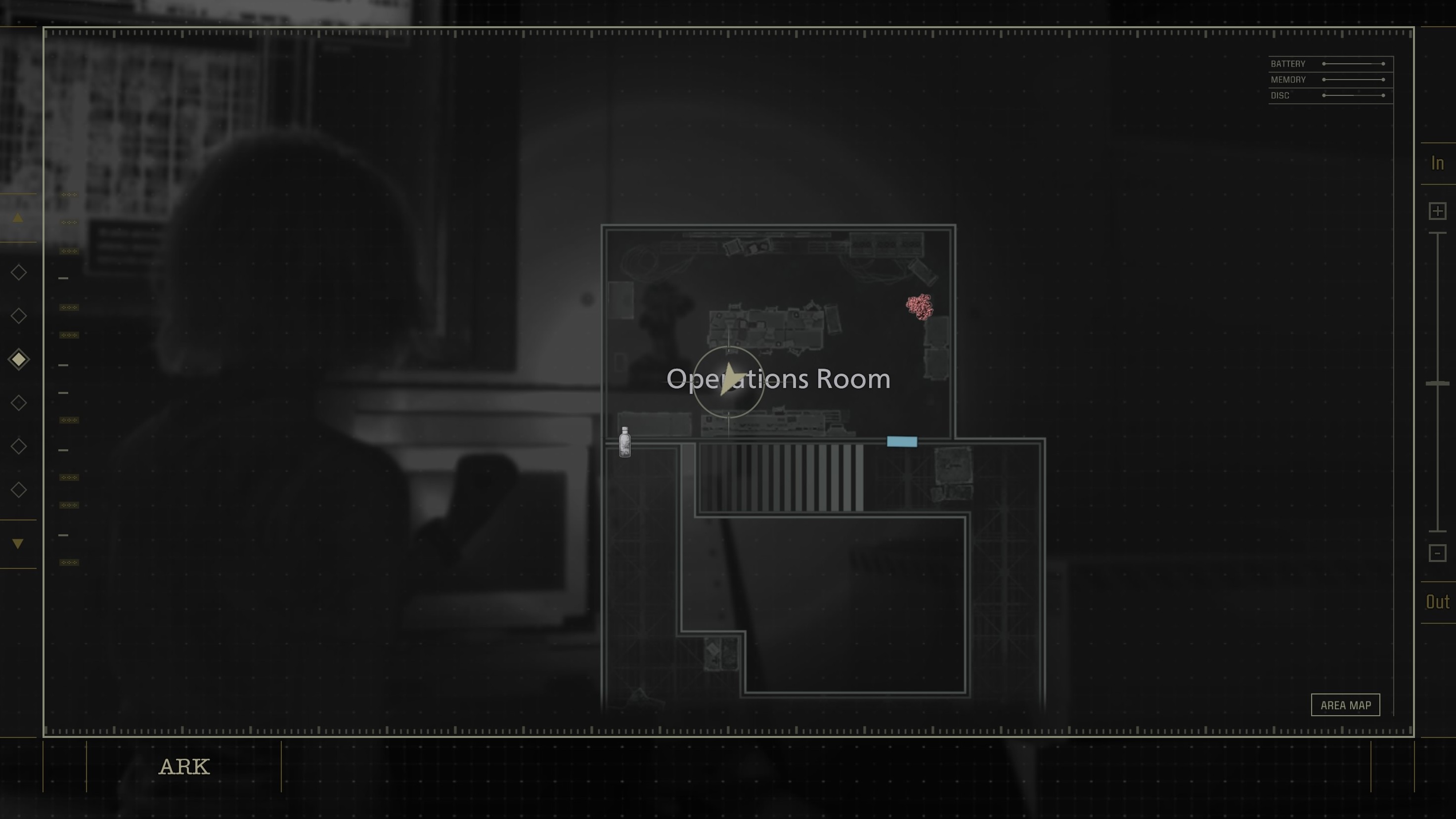This screenshot has width=1456, height=819.
Task: Click the upward triangle above the floor selector
Action: tap(19, 217)
